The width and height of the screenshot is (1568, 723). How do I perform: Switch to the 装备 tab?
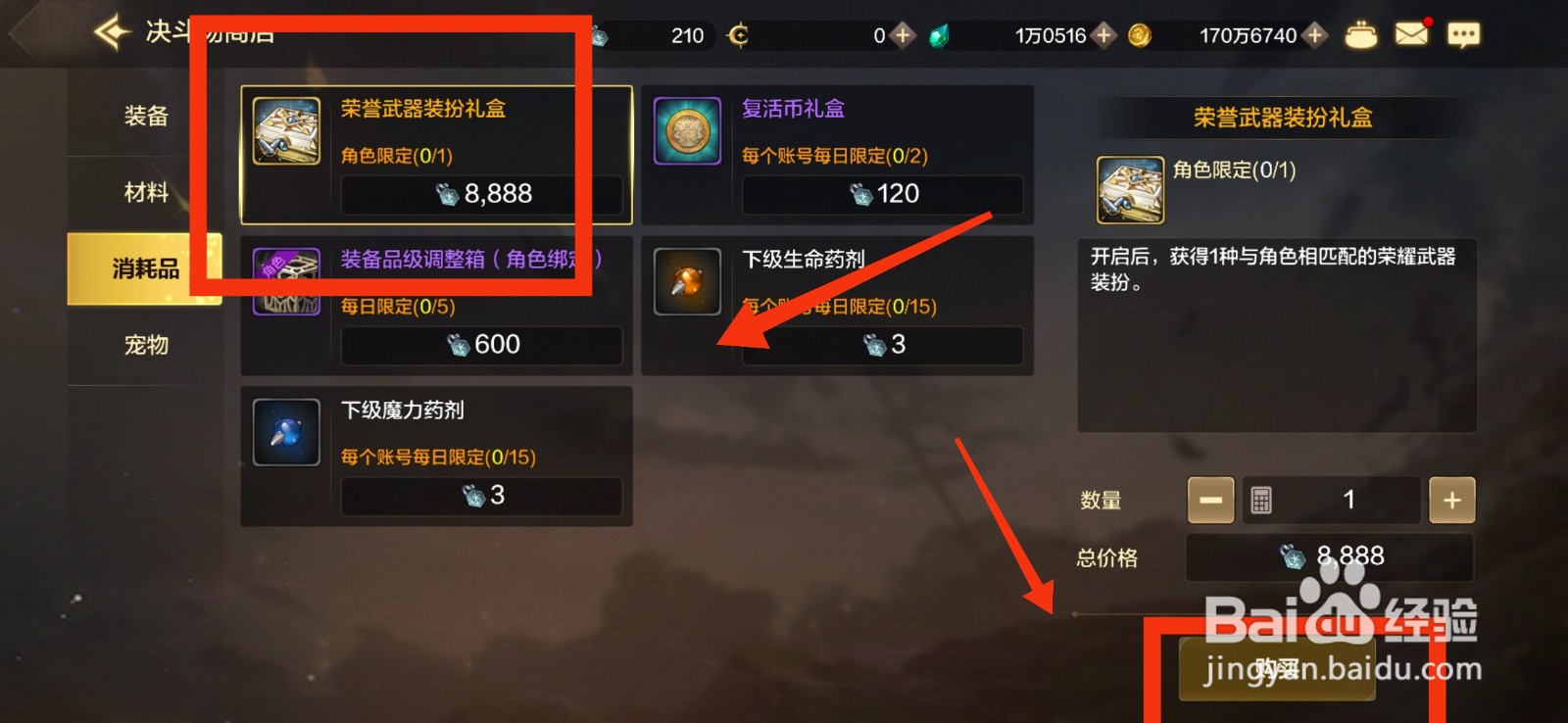pyautogui.click(x=145, y=115)
